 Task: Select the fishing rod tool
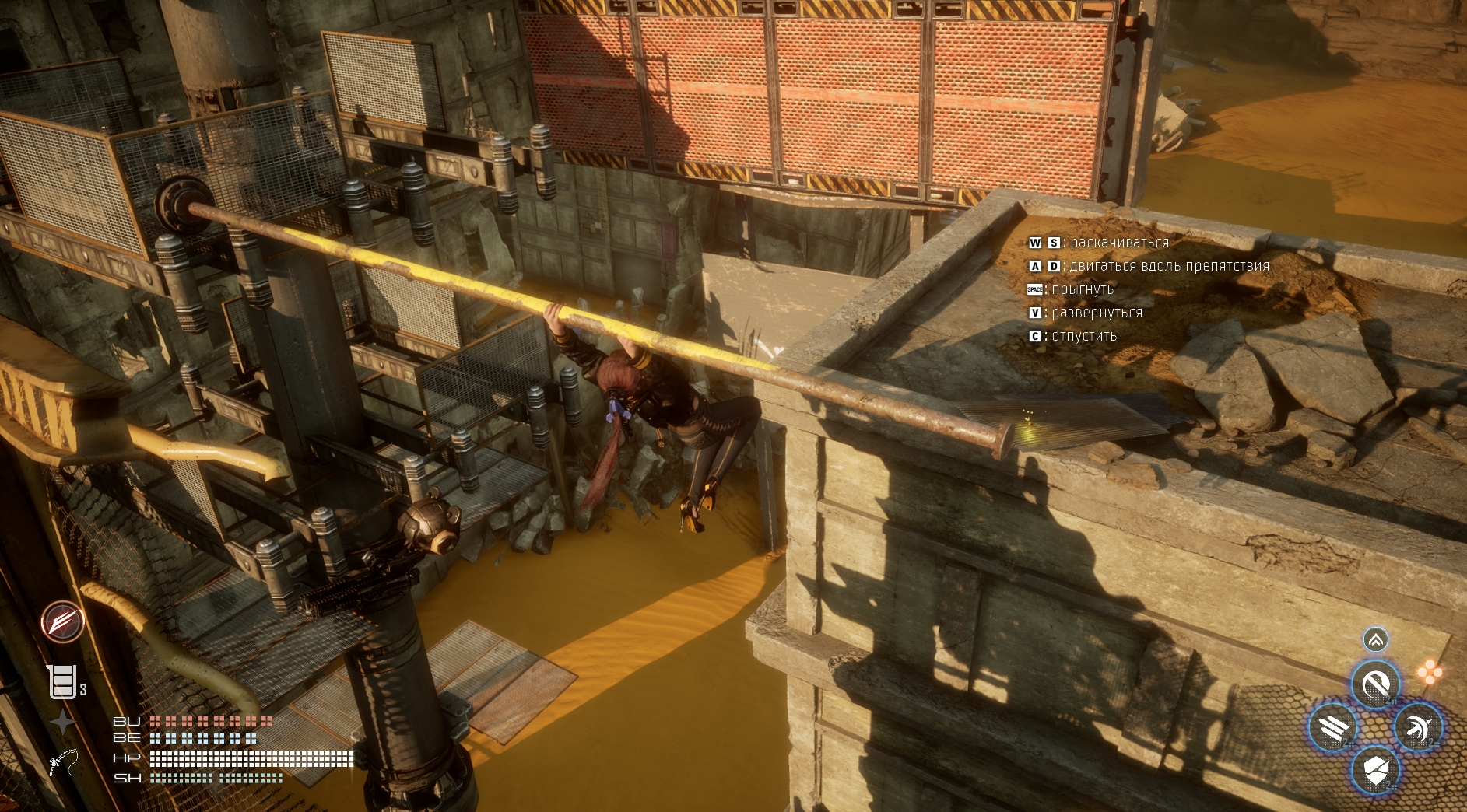pyautogui.click(x=64, y=761)
